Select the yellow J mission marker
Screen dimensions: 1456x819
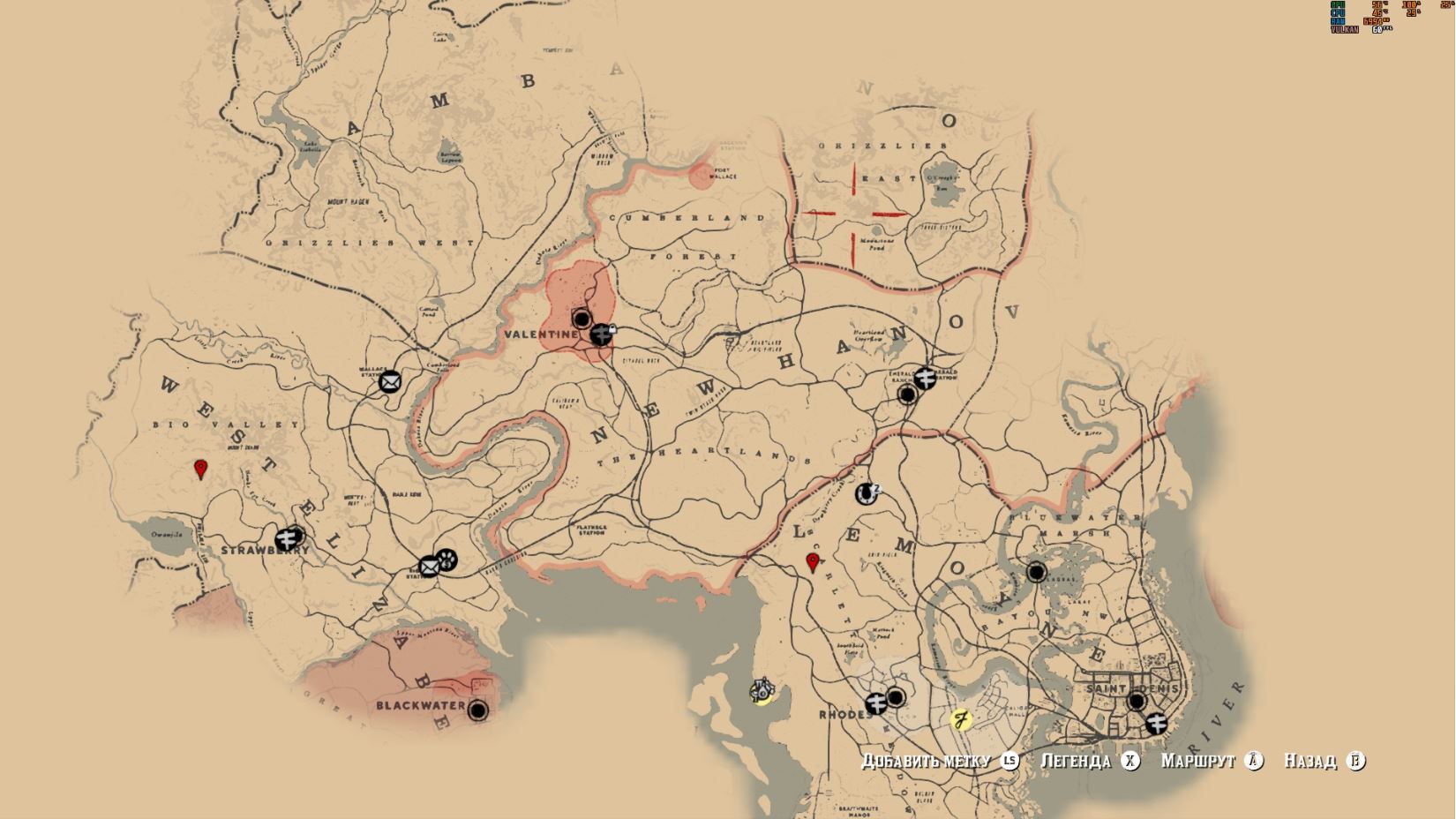click(x=961, y=719)
